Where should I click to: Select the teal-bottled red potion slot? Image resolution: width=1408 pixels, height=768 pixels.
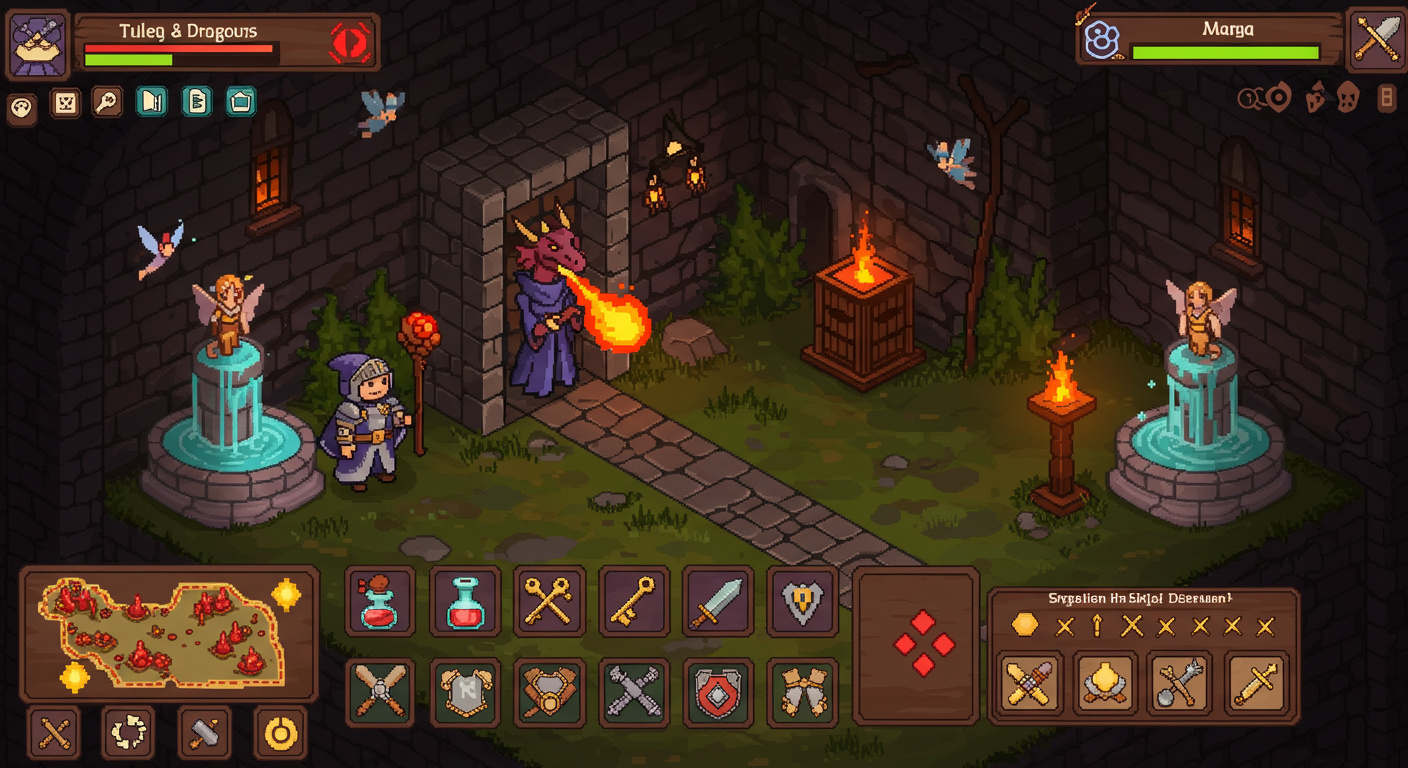(x=465, y=602)
